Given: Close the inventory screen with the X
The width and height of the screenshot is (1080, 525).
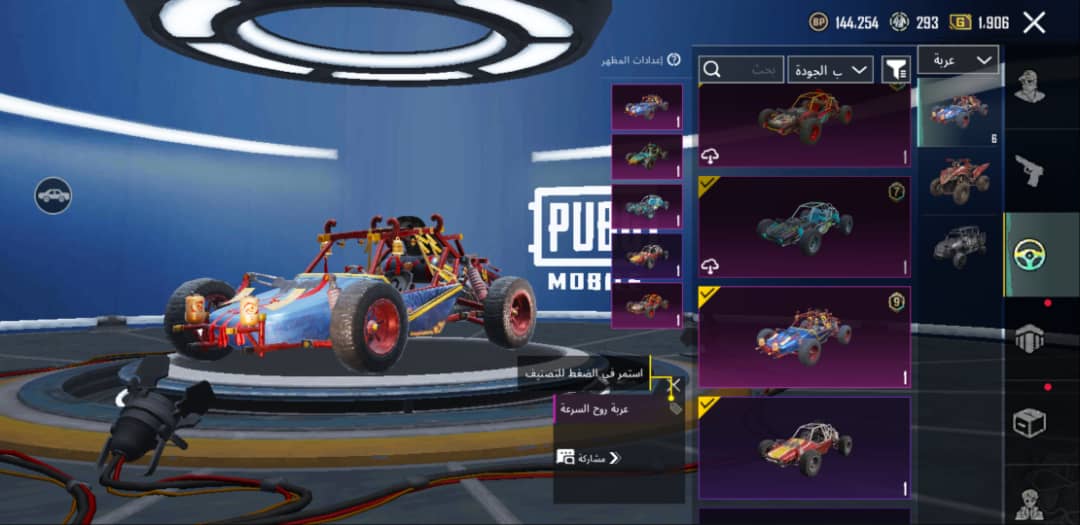Looking at the screenshot, I should [1034, 23].
